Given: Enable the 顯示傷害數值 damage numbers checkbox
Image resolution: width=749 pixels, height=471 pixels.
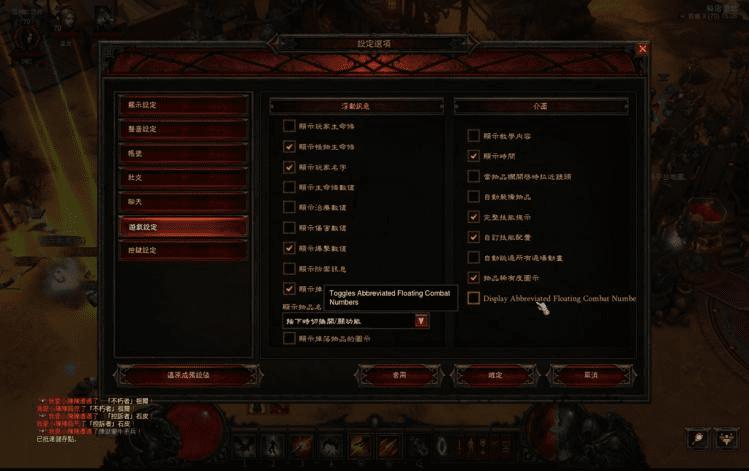Looking at the screenshot, I should point(289,228).
